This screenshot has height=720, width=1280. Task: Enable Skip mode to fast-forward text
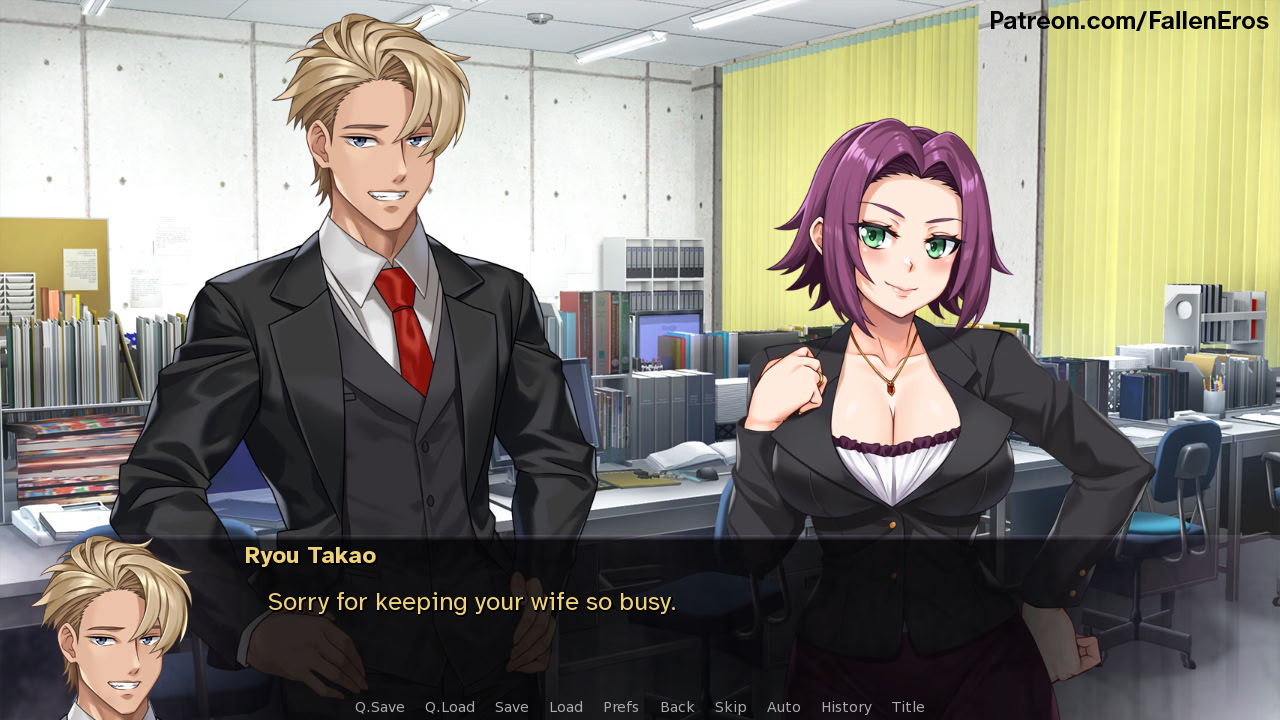point(731,706)
